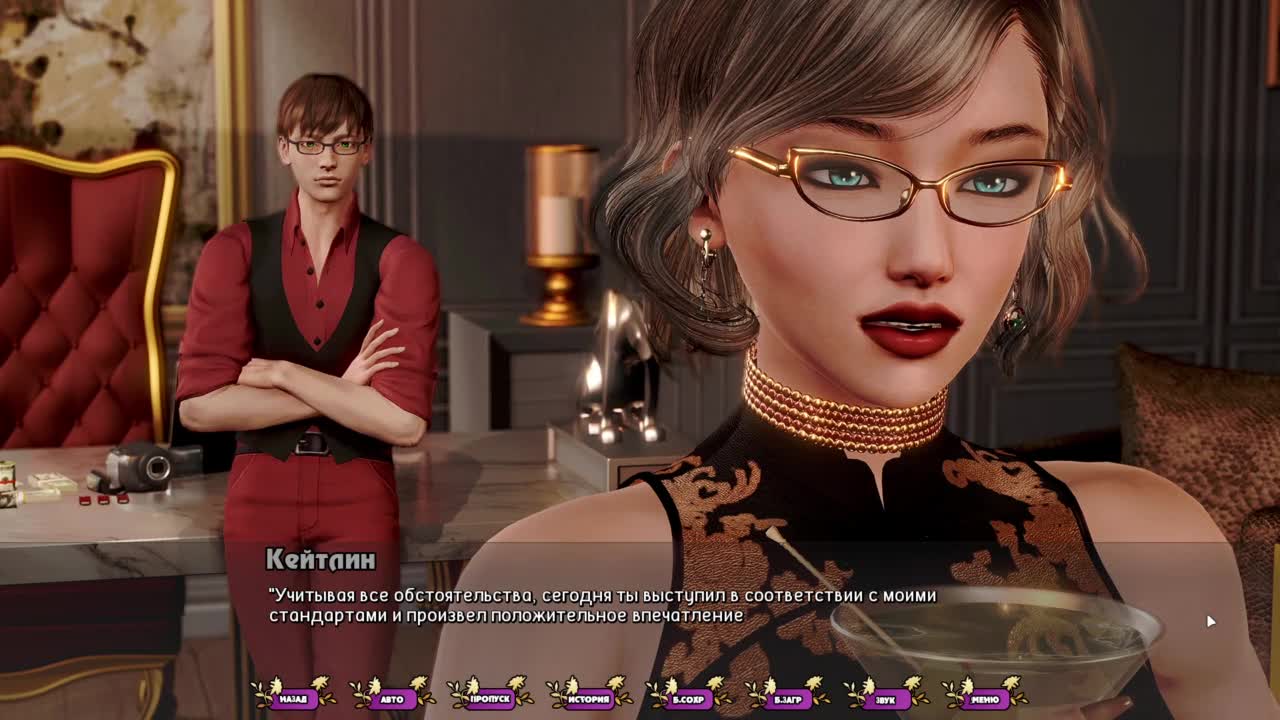1280x720 pixels.
Task: Open the ИСТОРИЯ dialogue history
Action: (589, 699)
